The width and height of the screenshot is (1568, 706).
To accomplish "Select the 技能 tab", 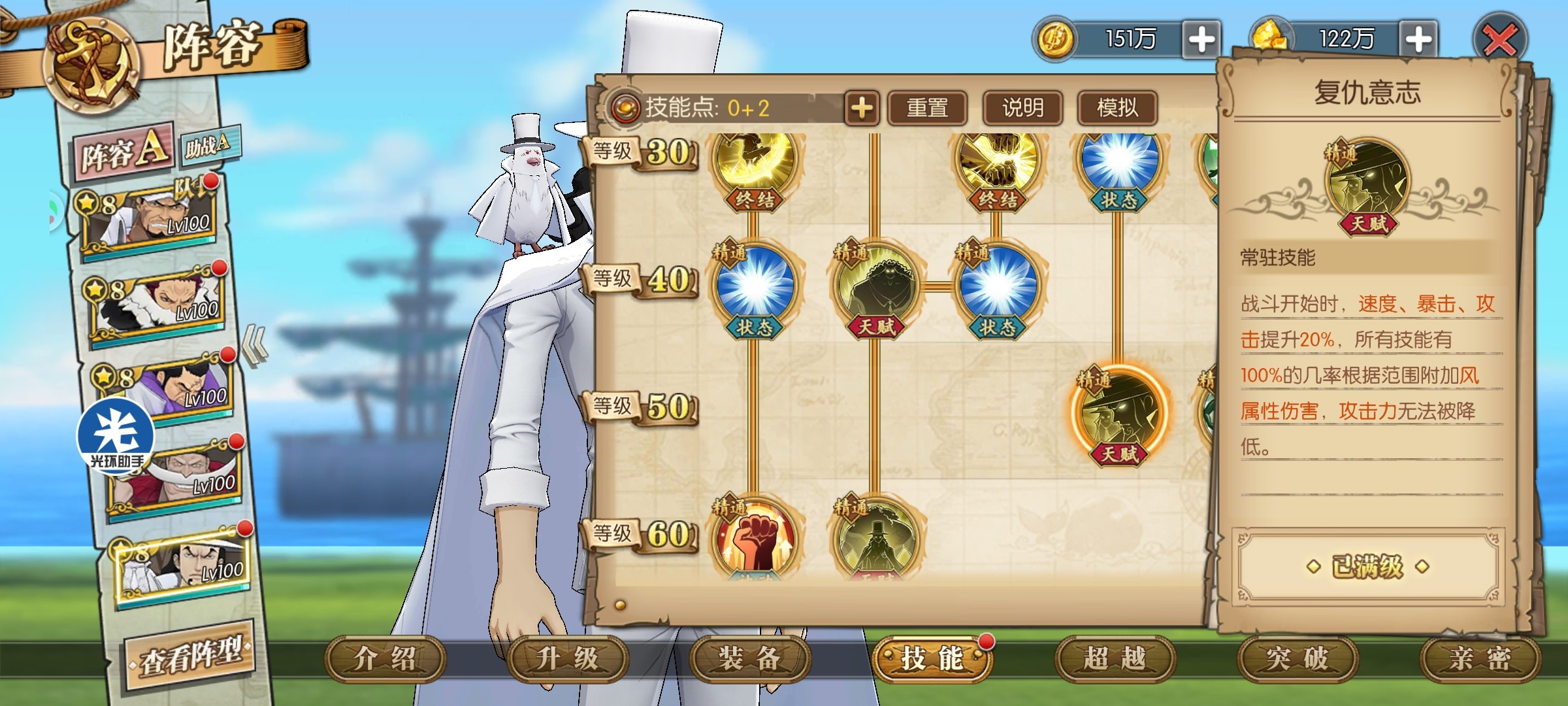I will 932,659.
